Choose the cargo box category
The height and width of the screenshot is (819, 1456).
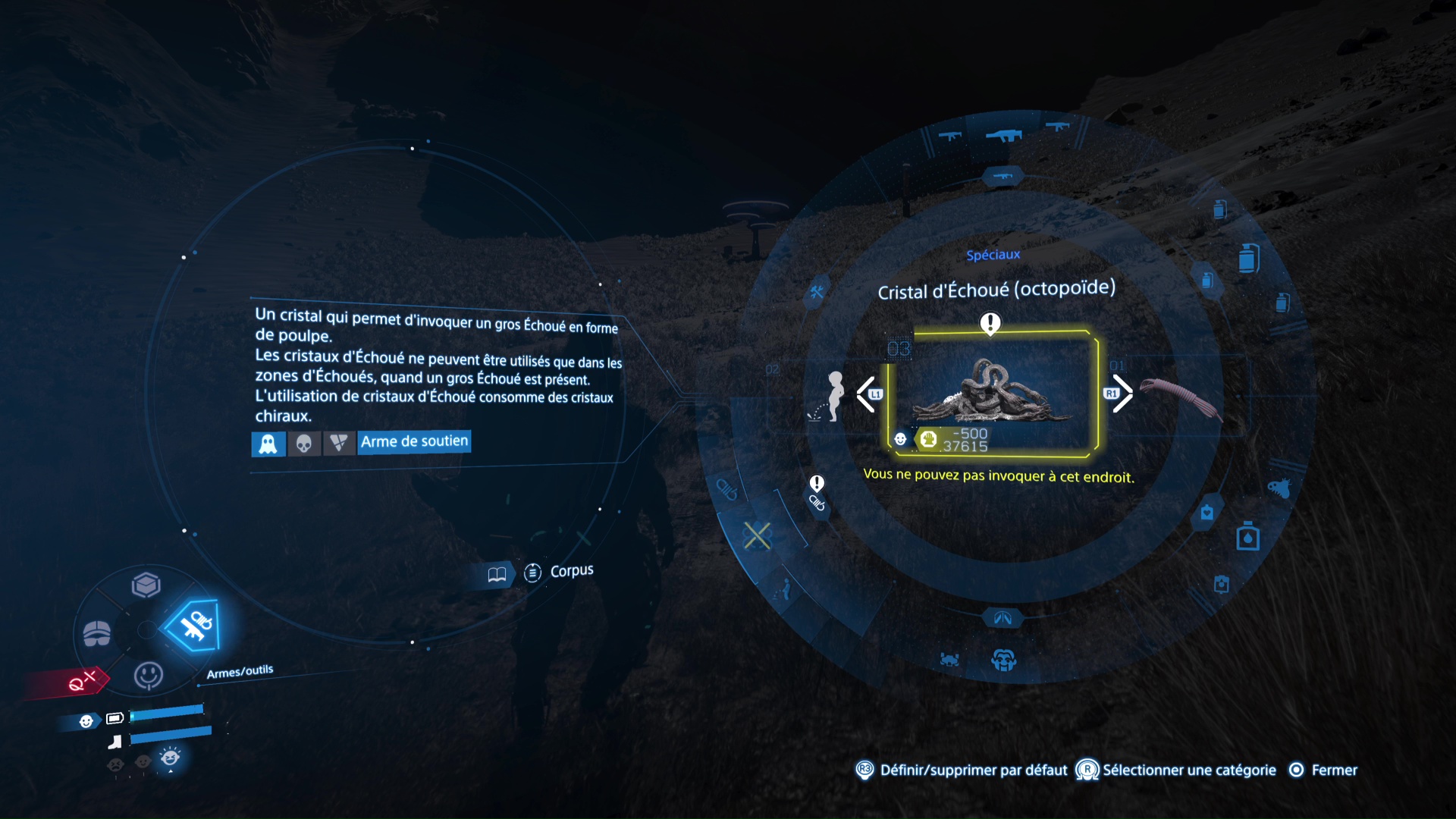click(146, 585)
